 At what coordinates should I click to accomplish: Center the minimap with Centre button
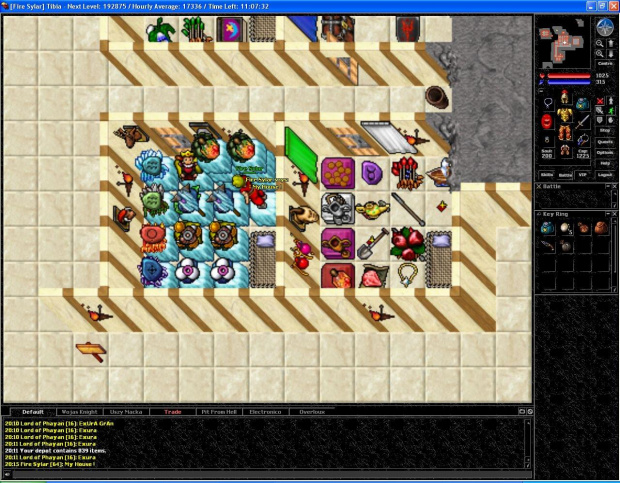(604, 63)
